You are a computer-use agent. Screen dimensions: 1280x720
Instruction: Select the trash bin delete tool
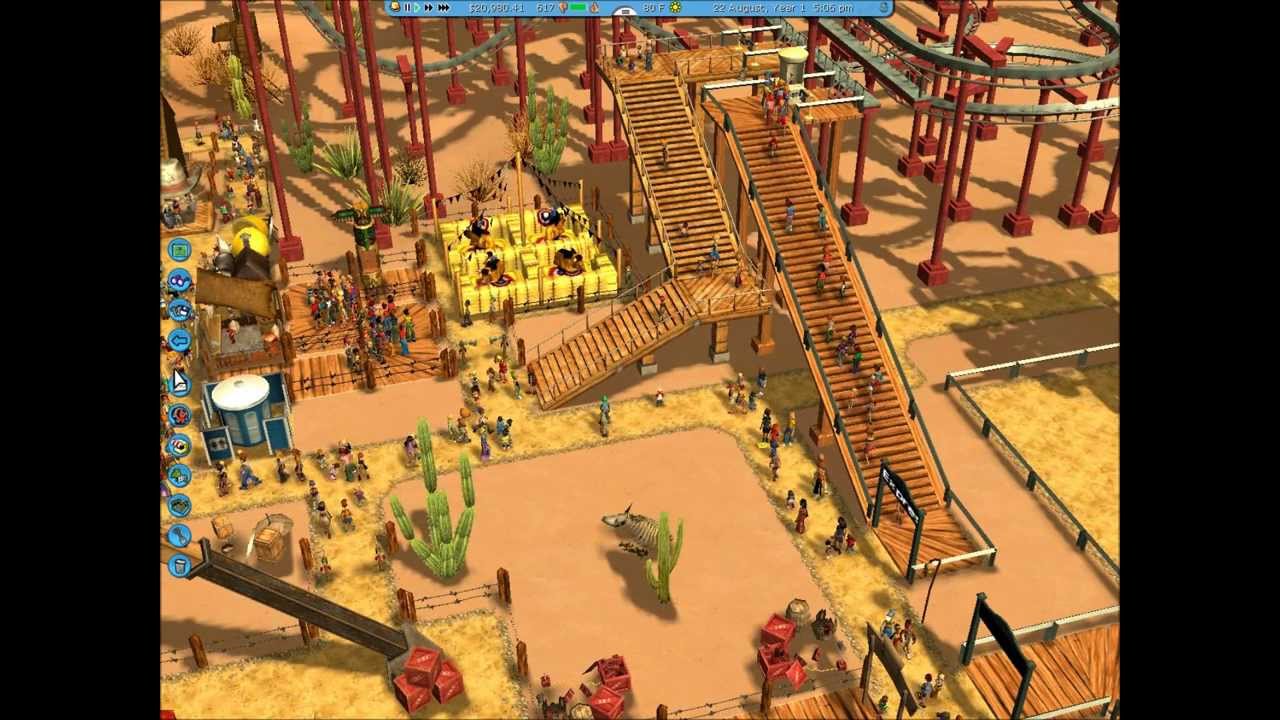(x=180, y=567)
